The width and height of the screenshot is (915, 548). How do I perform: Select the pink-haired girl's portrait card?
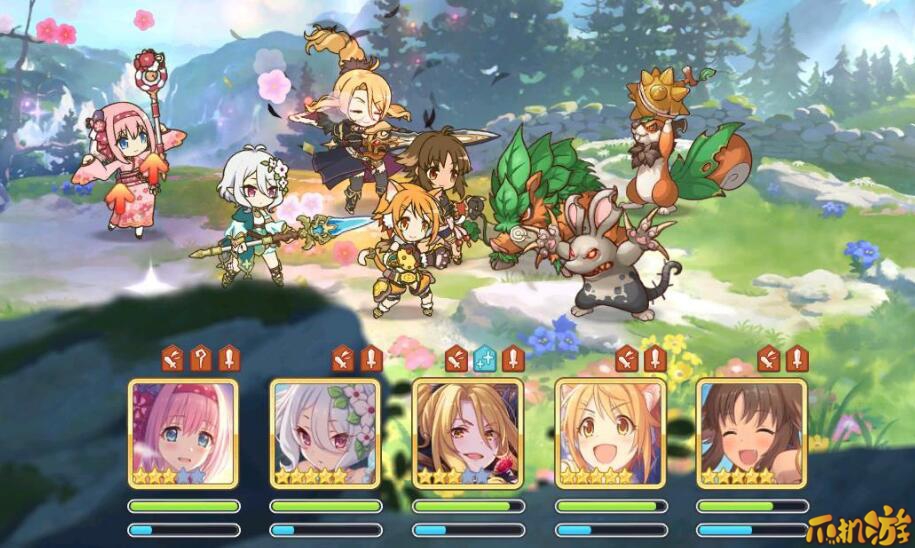coord(183,433)
